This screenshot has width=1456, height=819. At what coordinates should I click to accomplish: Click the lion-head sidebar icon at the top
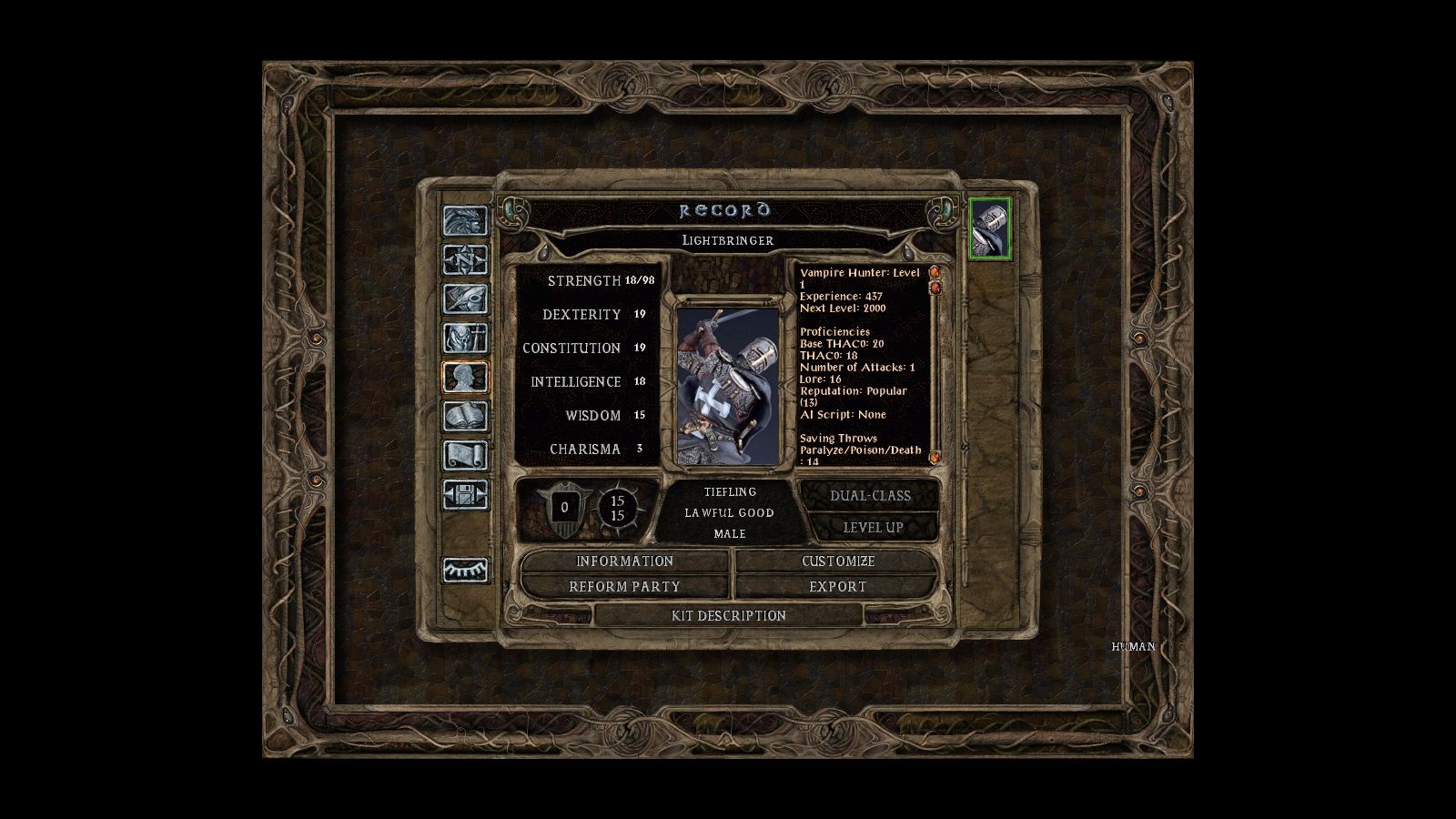[466, 222]
